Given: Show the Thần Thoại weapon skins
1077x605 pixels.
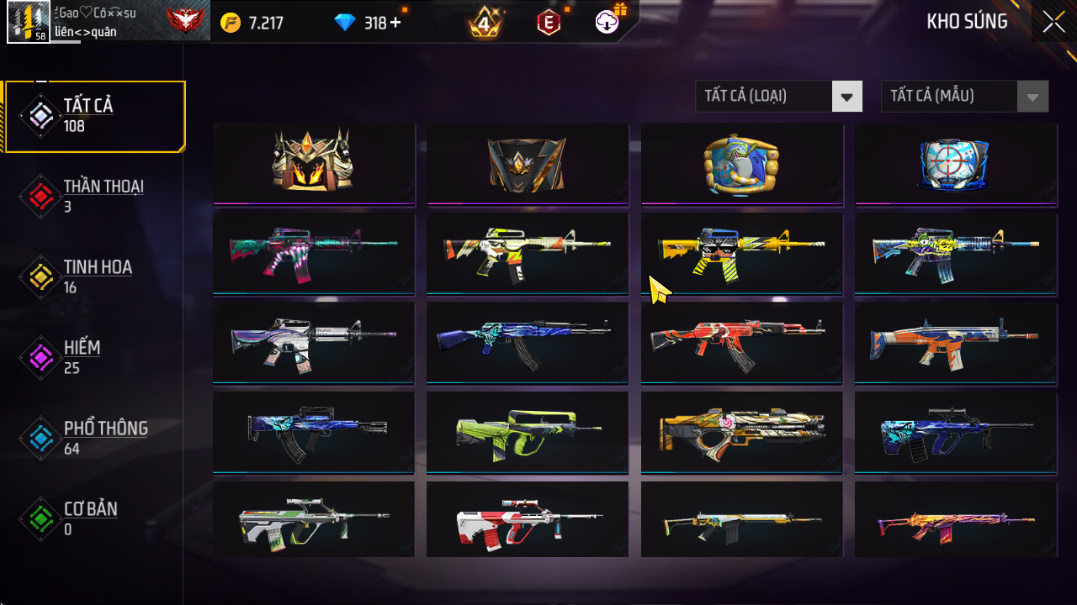Looking at the screenshot, I should click(x=95, y=196).
